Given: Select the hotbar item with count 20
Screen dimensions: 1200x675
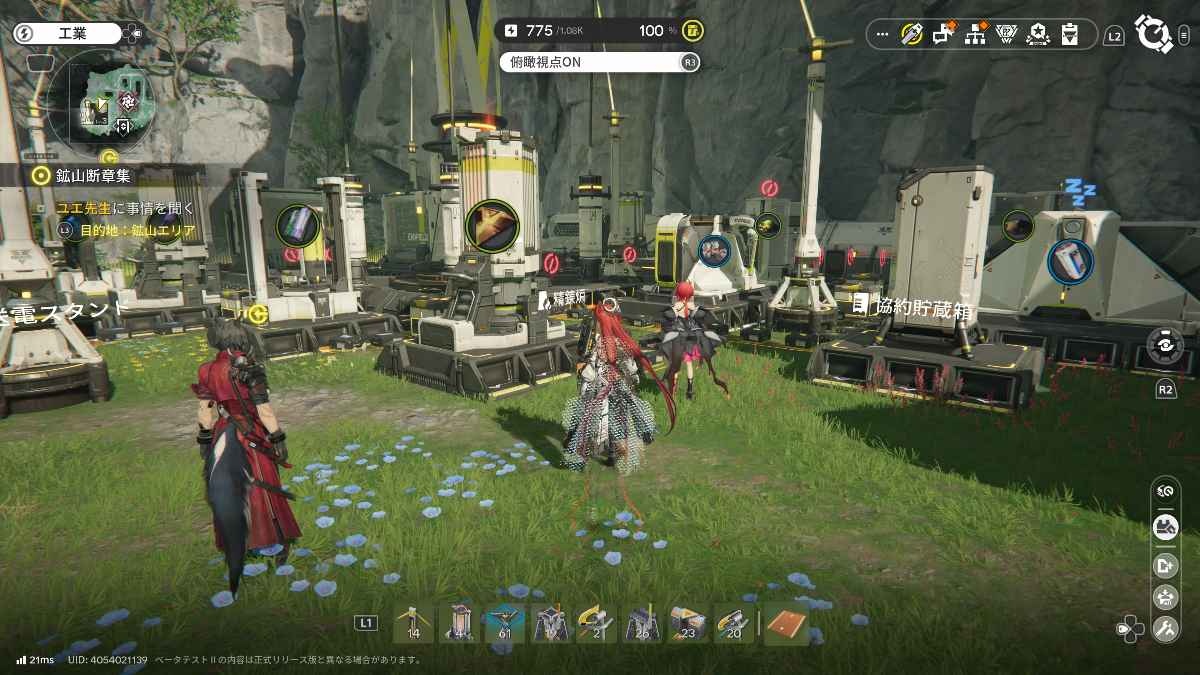Looking at the screenshot, I should point(734,623).
